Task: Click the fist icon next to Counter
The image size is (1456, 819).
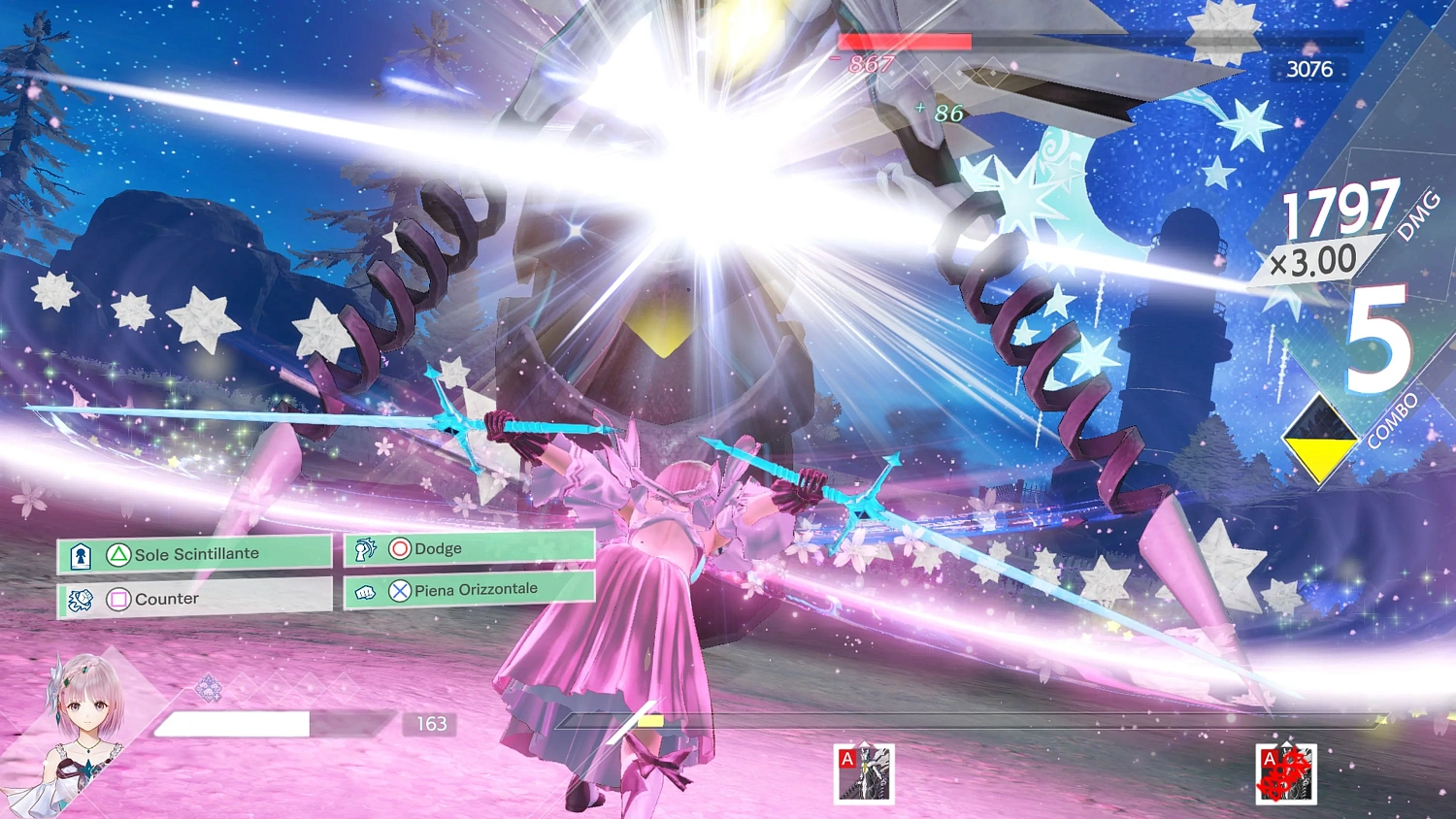Action: (82, 599)
